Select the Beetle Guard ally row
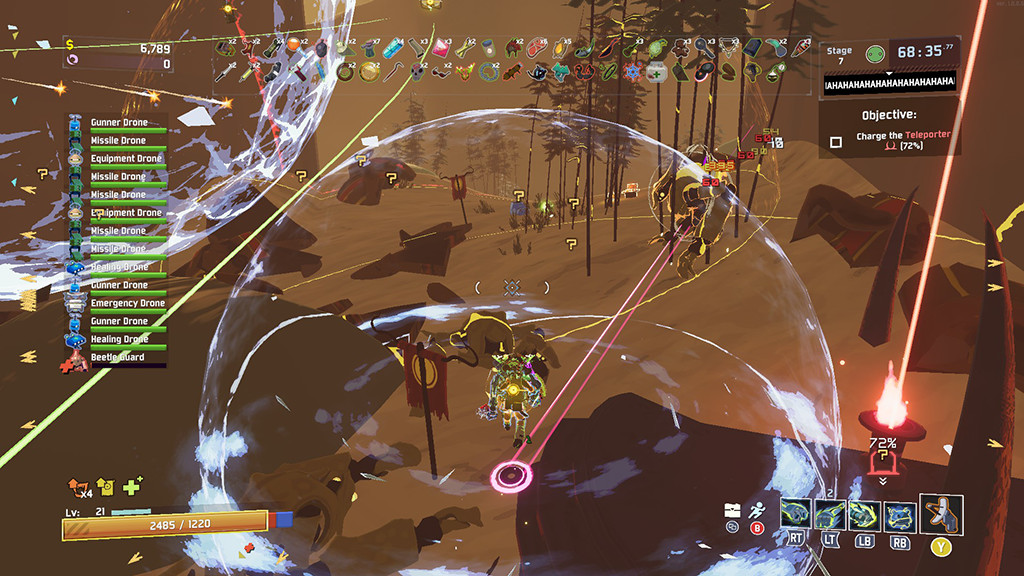Screen dimensions: 1024x576 tap(118, 357)
